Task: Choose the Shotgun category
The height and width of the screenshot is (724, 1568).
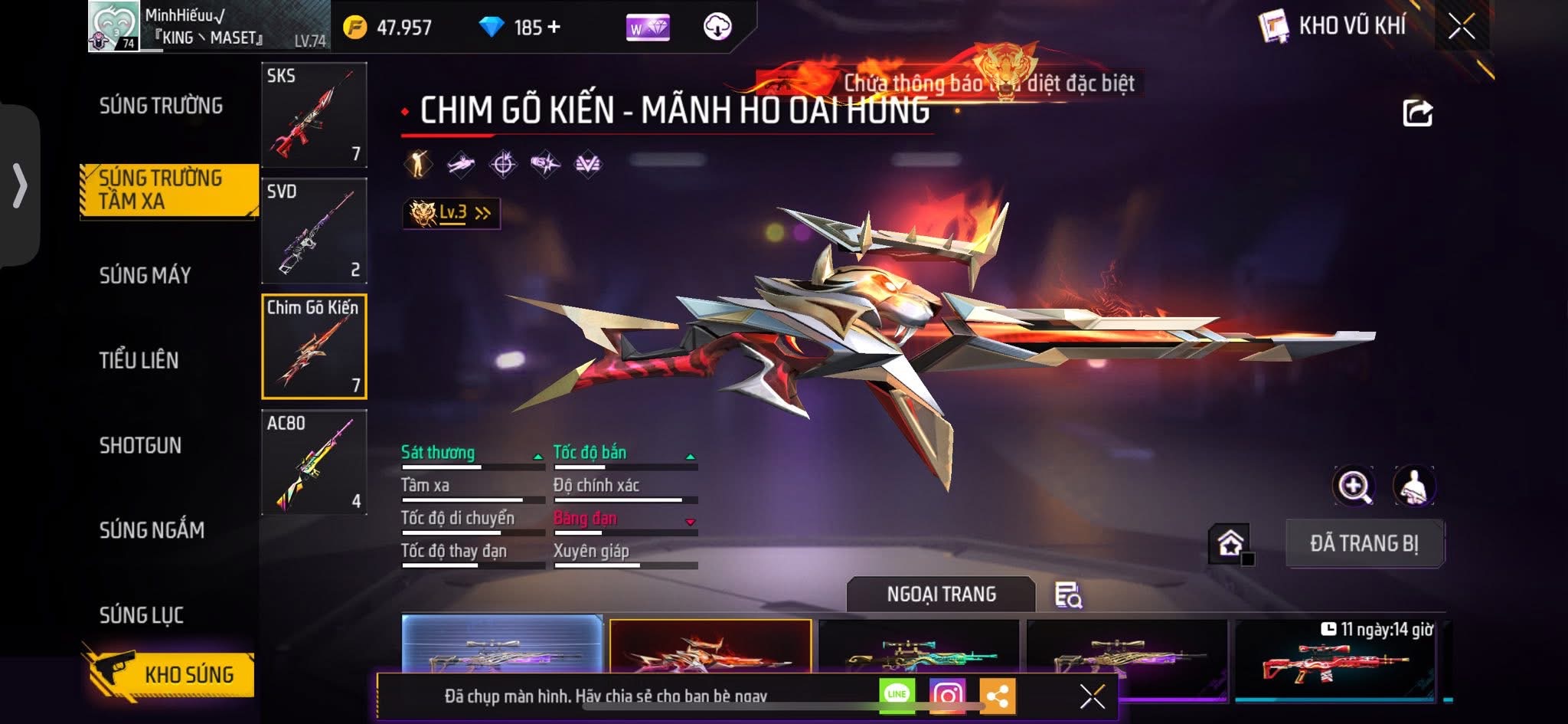Action: (140, 445)
